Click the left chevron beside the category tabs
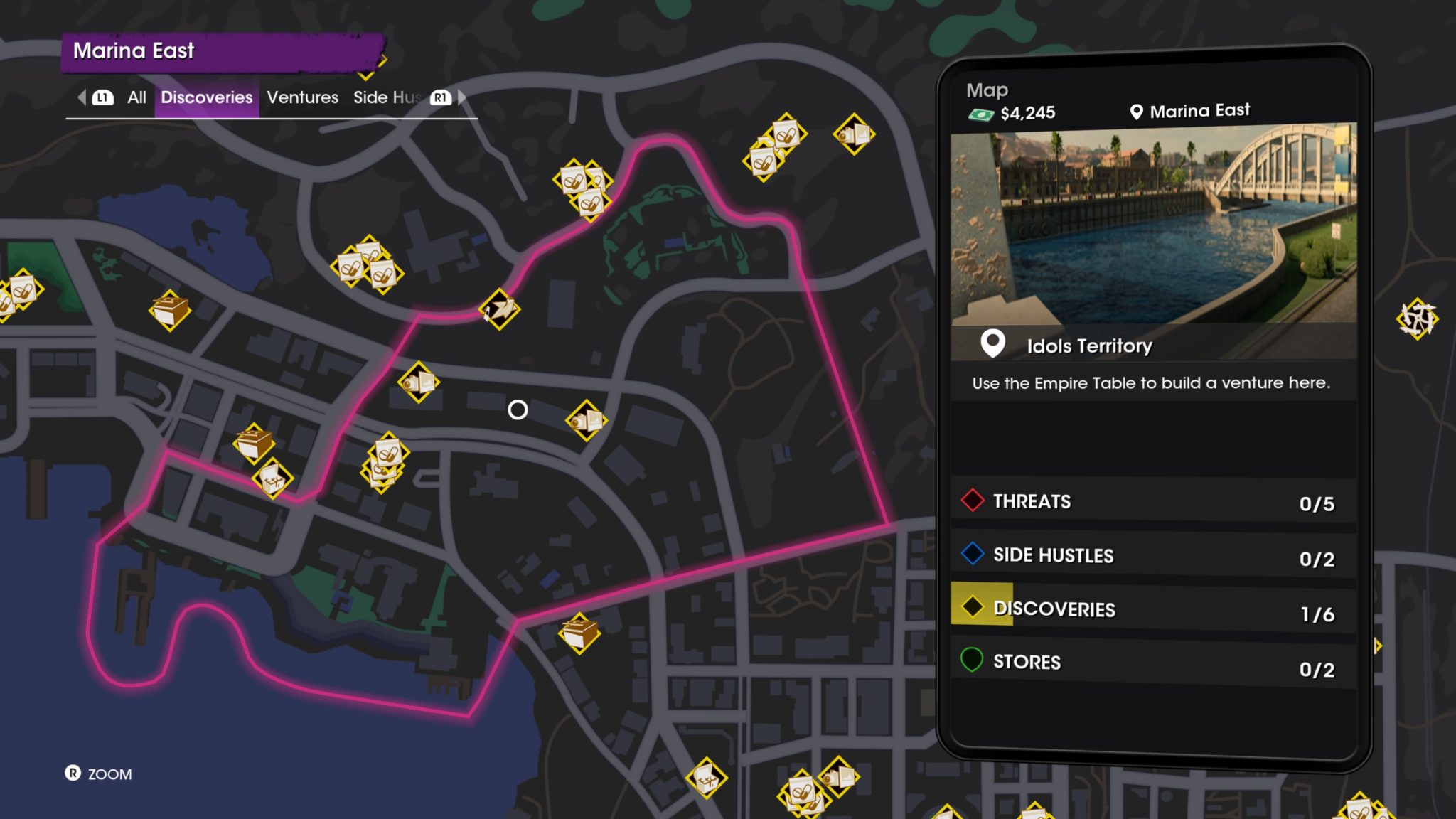This screenshot has width=1456, height=819. coord(80,97)
